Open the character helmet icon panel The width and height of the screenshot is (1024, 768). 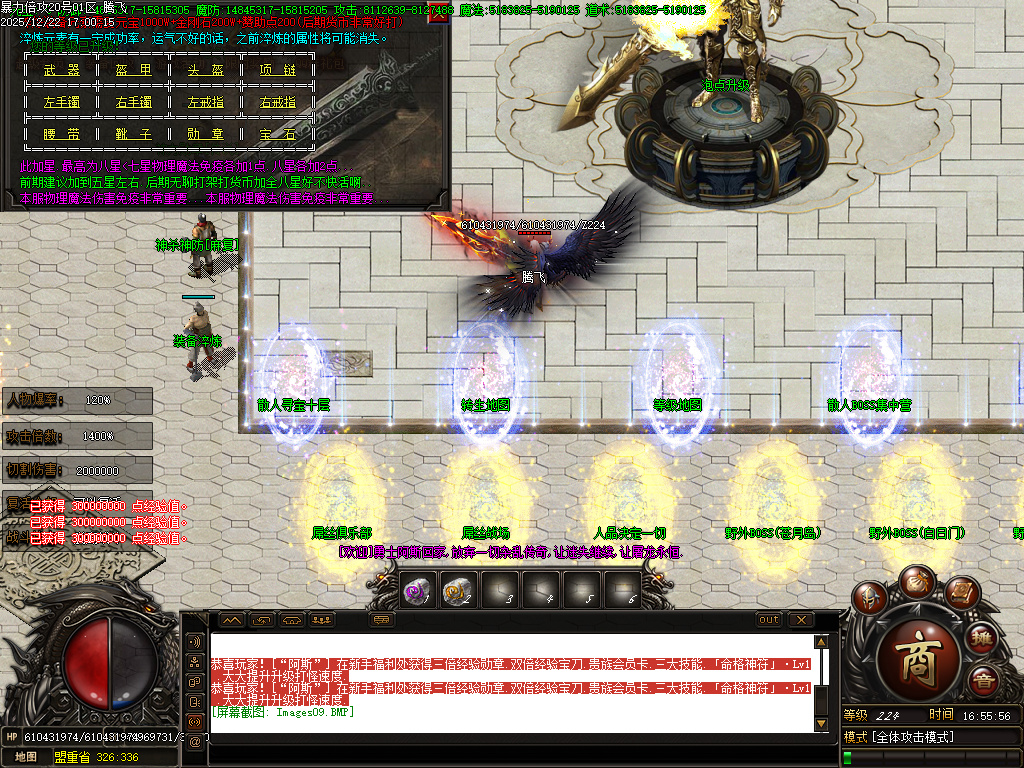tap(871, 599)
